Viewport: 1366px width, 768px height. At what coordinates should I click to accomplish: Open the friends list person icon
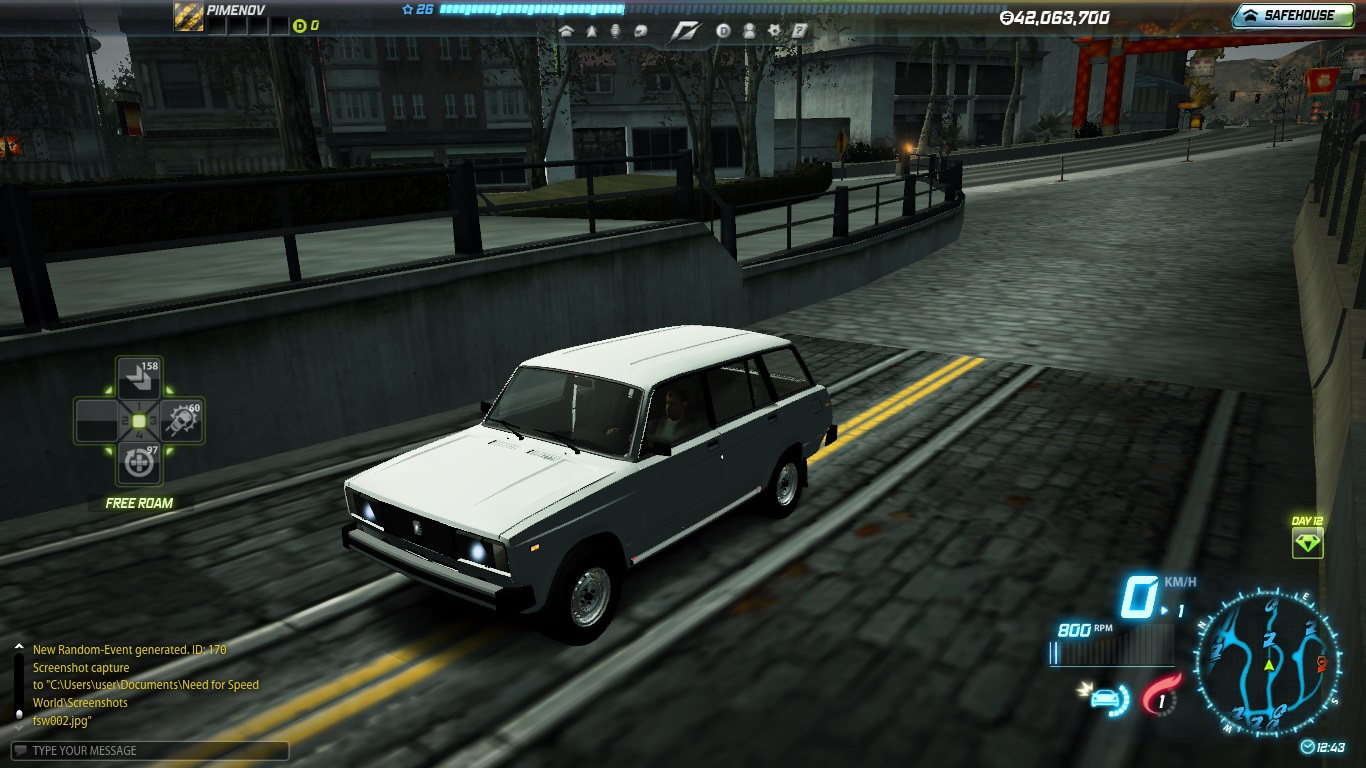[x=749, y=31]
